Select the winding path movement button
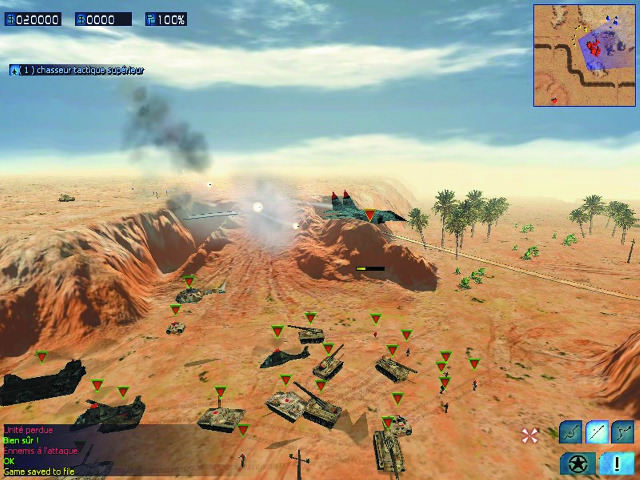The image size is (640, 480). click(x=571, y=432)
